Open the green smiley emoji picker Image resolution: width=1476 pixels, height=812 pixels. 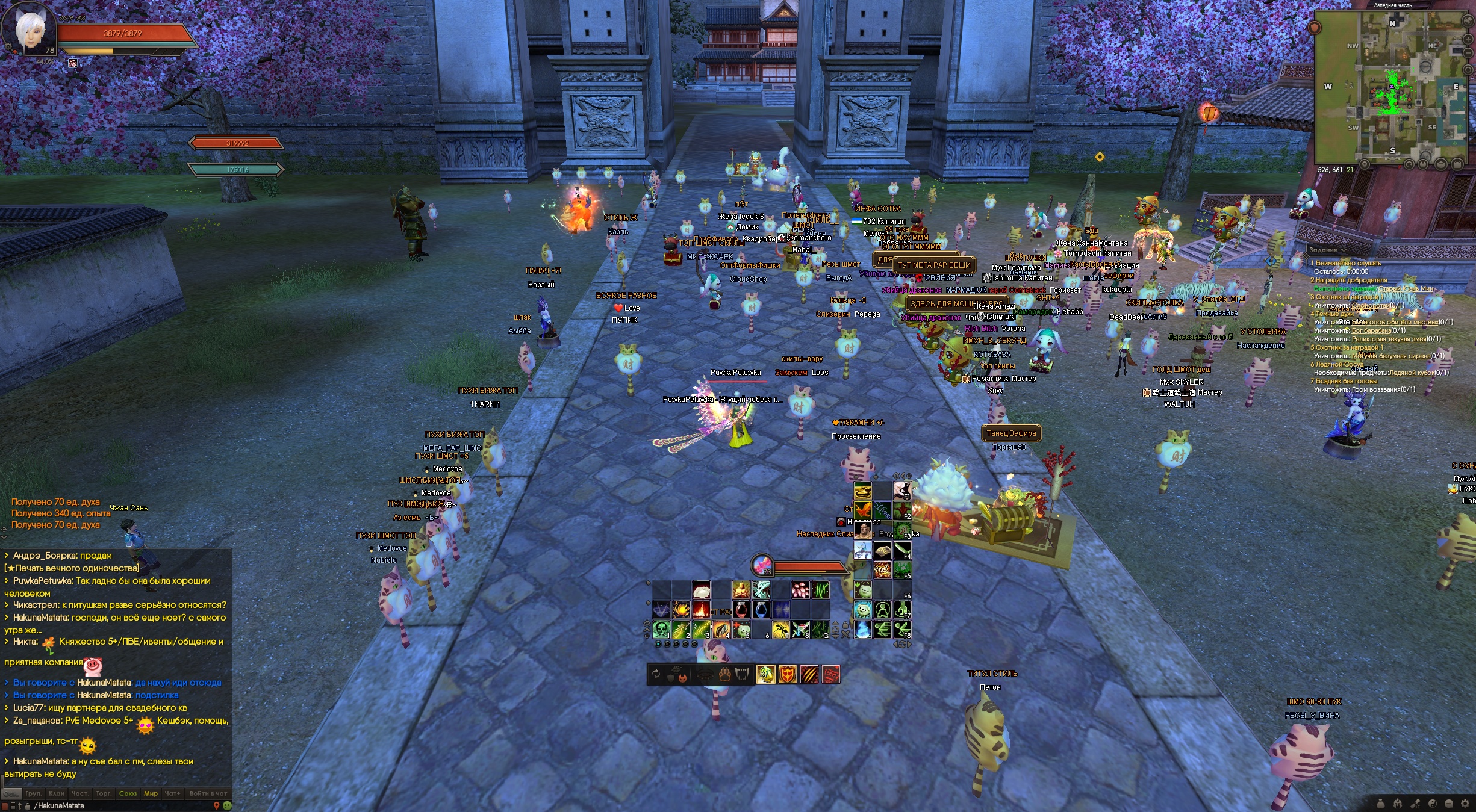[x=227, y=805]
